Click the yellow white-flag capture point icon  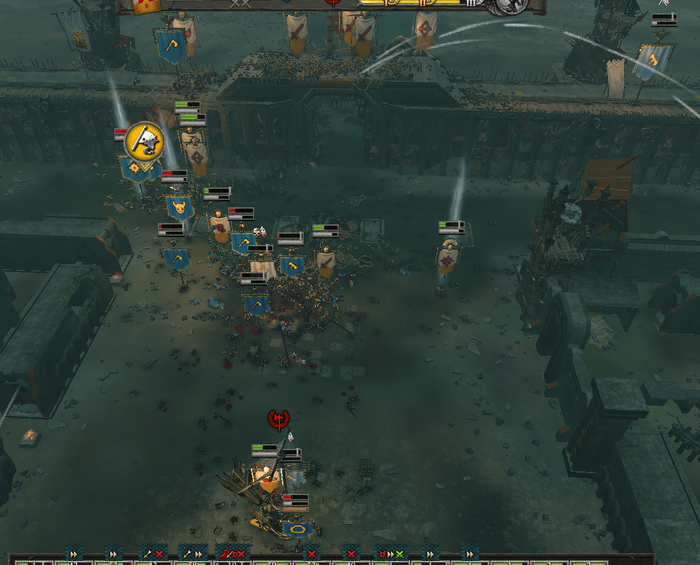pyautogui.click(x=145, y=139)
